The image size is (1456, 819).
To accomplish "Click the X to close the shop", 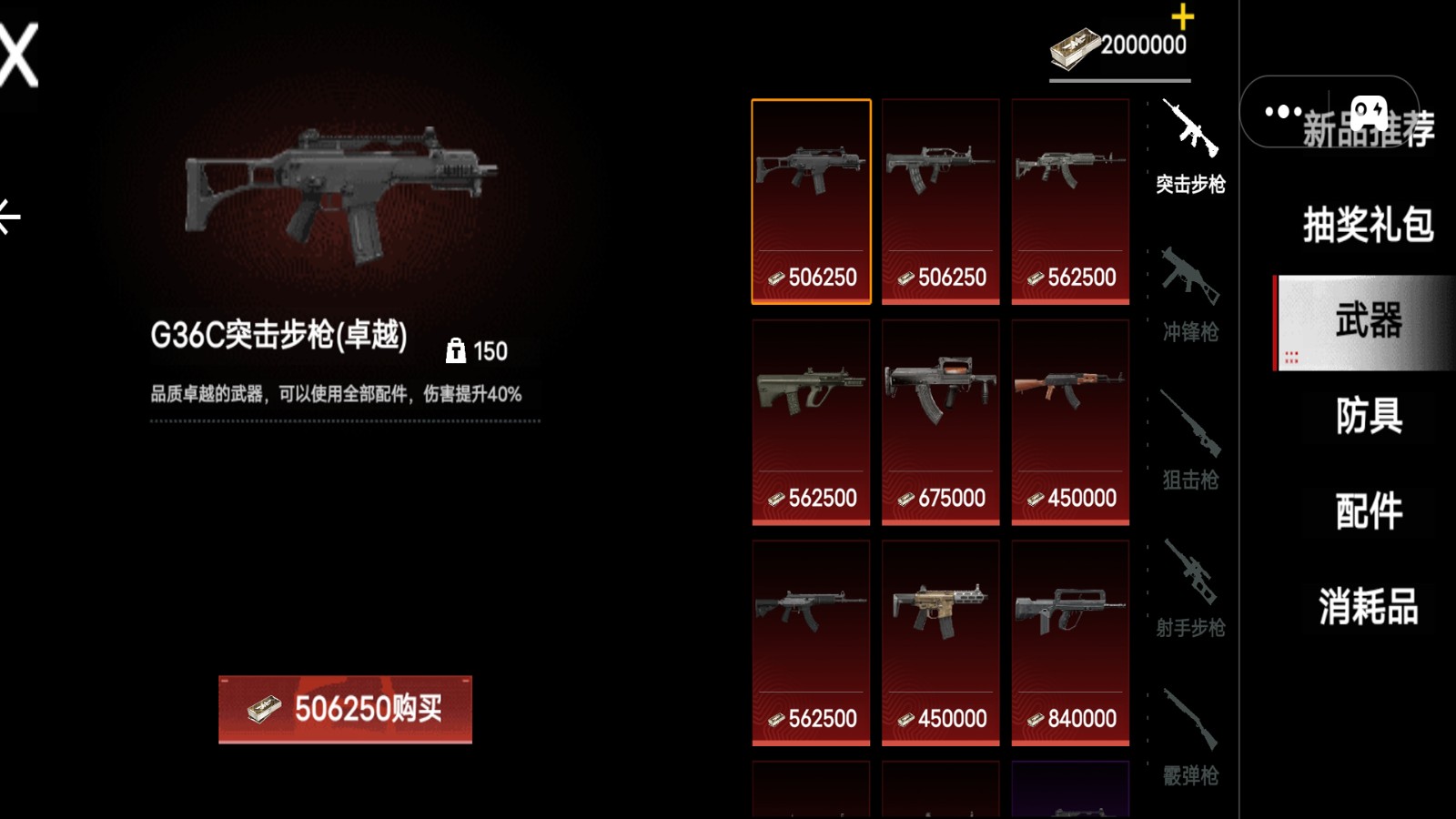I will pos(15,55).
